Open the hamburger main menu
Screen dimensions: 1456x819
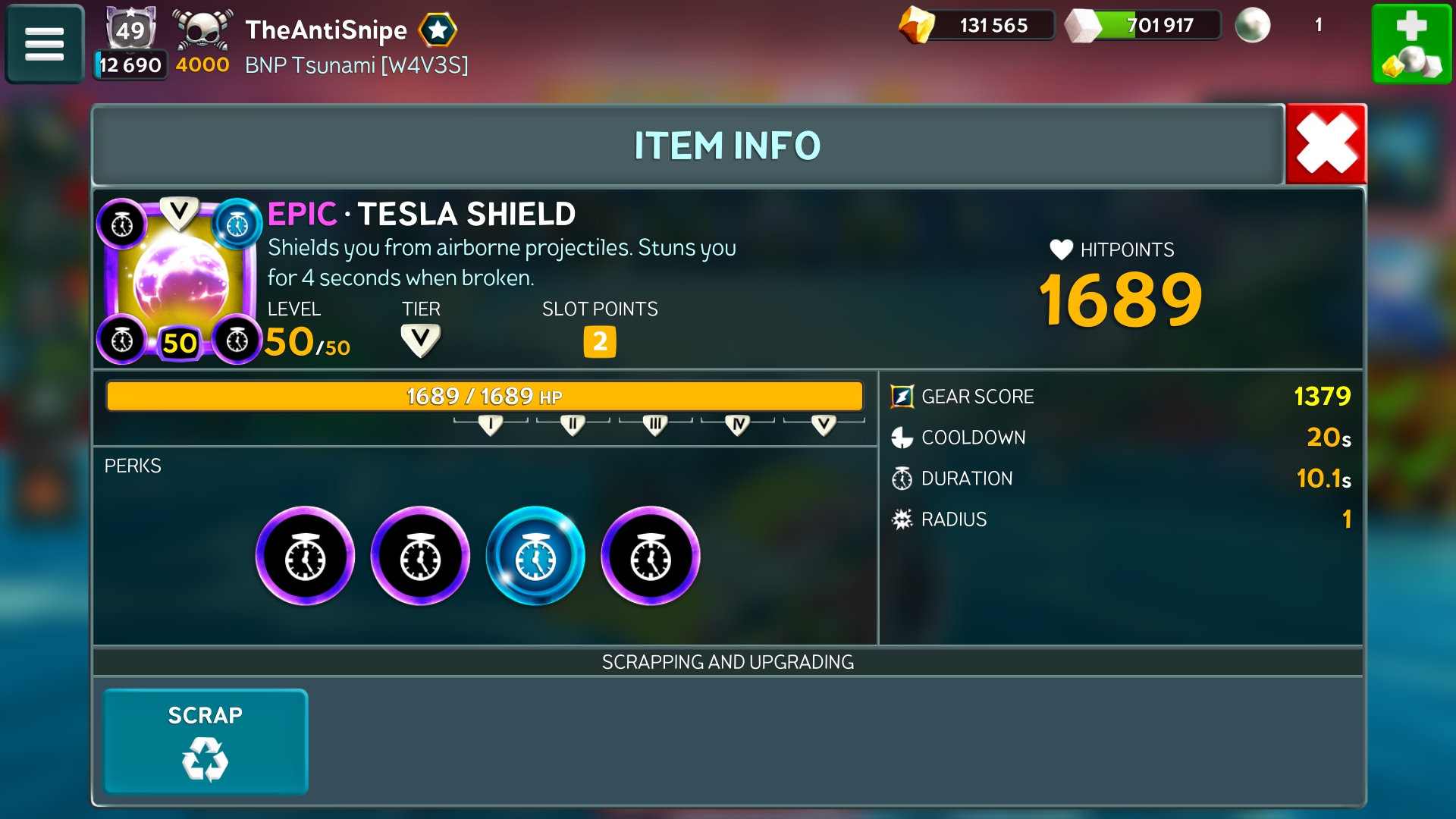[x=45, y=44]
